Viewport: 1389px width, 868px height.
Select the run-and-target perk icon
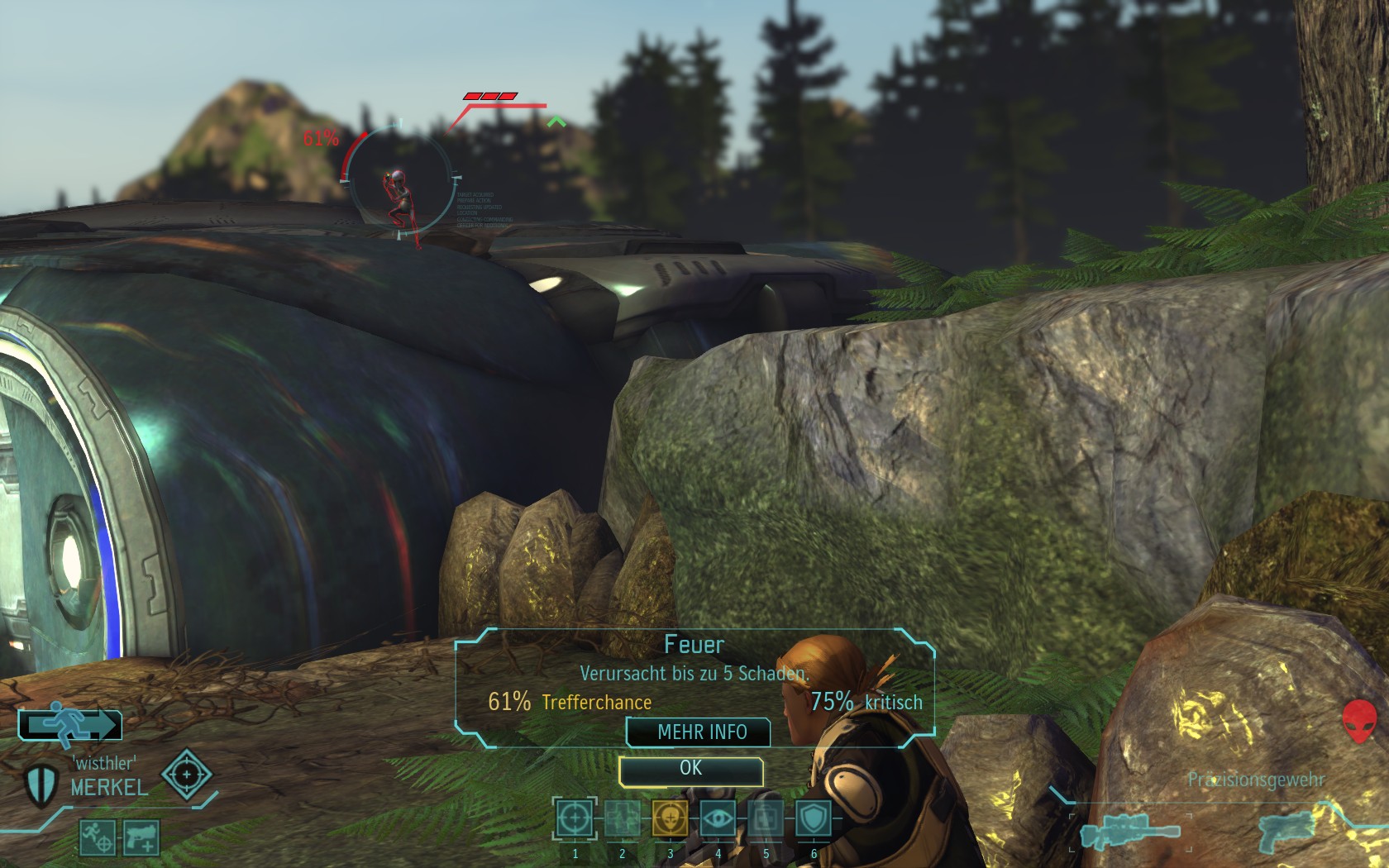(x=97, y=837)
